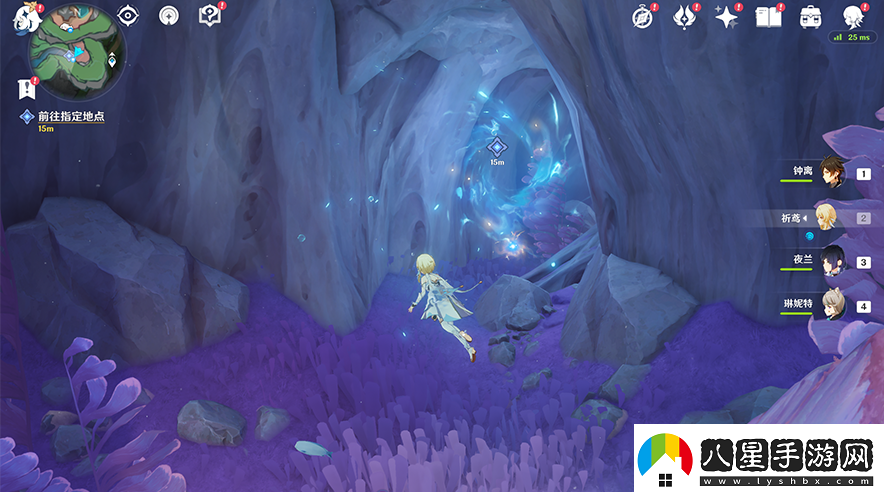The image size is (884, 492).
Task: Switch to party member 琳妮特
Action: [828, 305]
